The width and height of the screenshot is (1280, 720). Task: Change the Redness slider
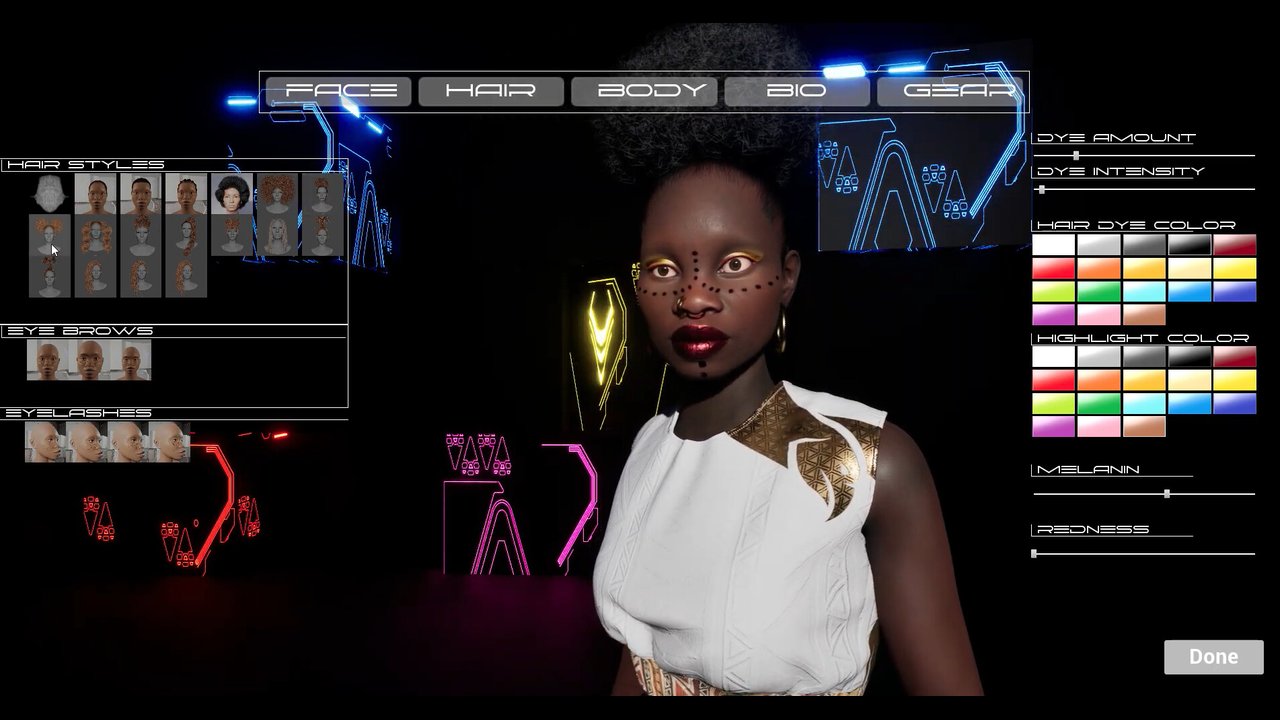coord(1034,553)
